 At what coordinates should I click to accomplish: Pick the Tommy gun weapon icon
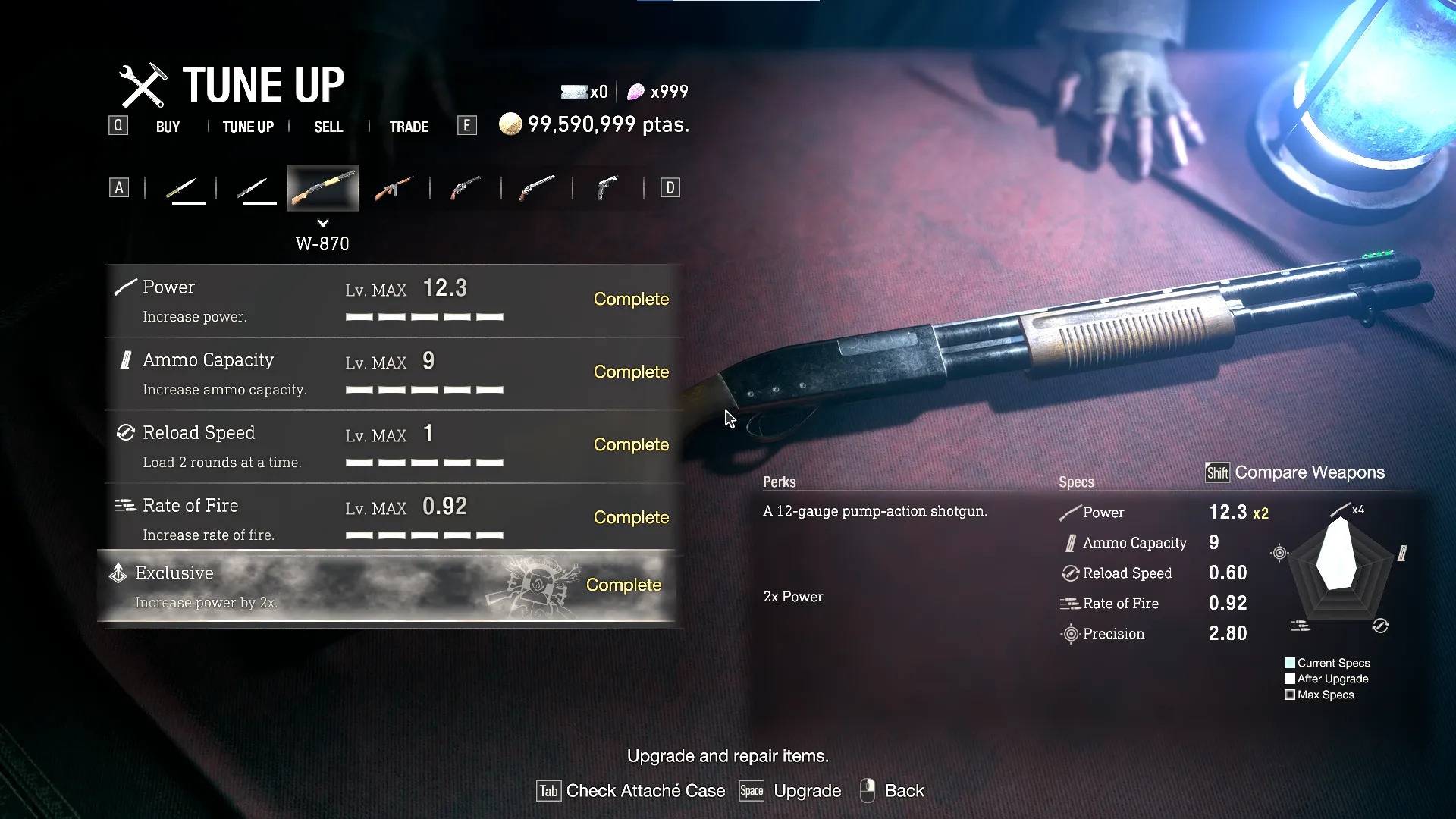[x=394, y=188]
